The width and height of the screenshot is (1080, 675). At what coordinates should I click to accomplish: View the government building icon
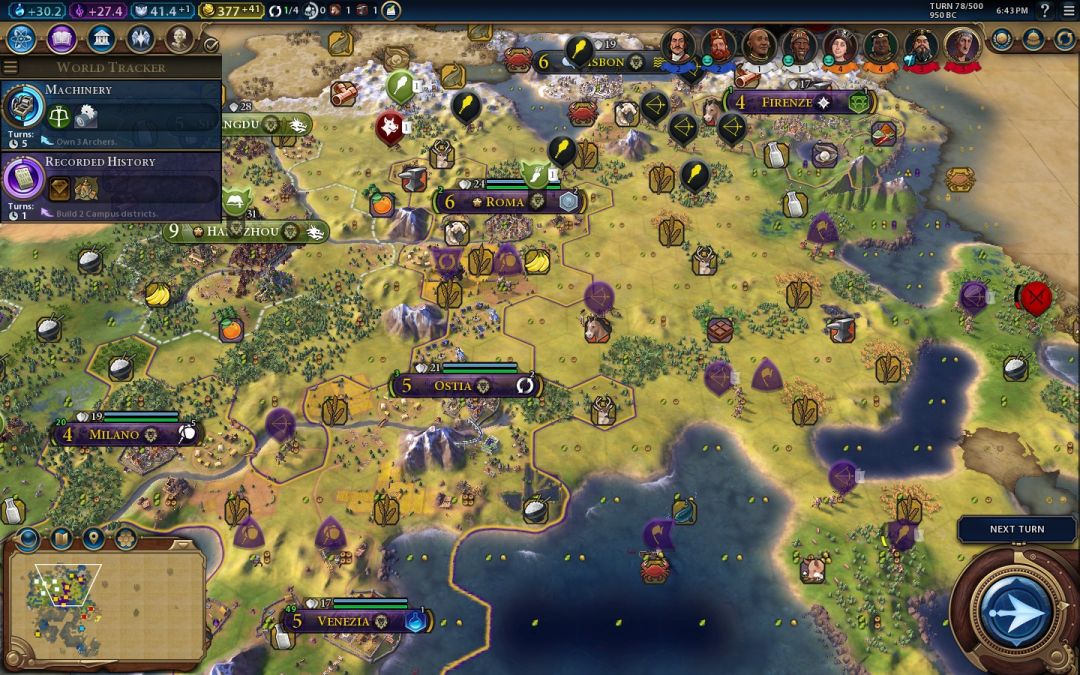click(x=100, y=39)
